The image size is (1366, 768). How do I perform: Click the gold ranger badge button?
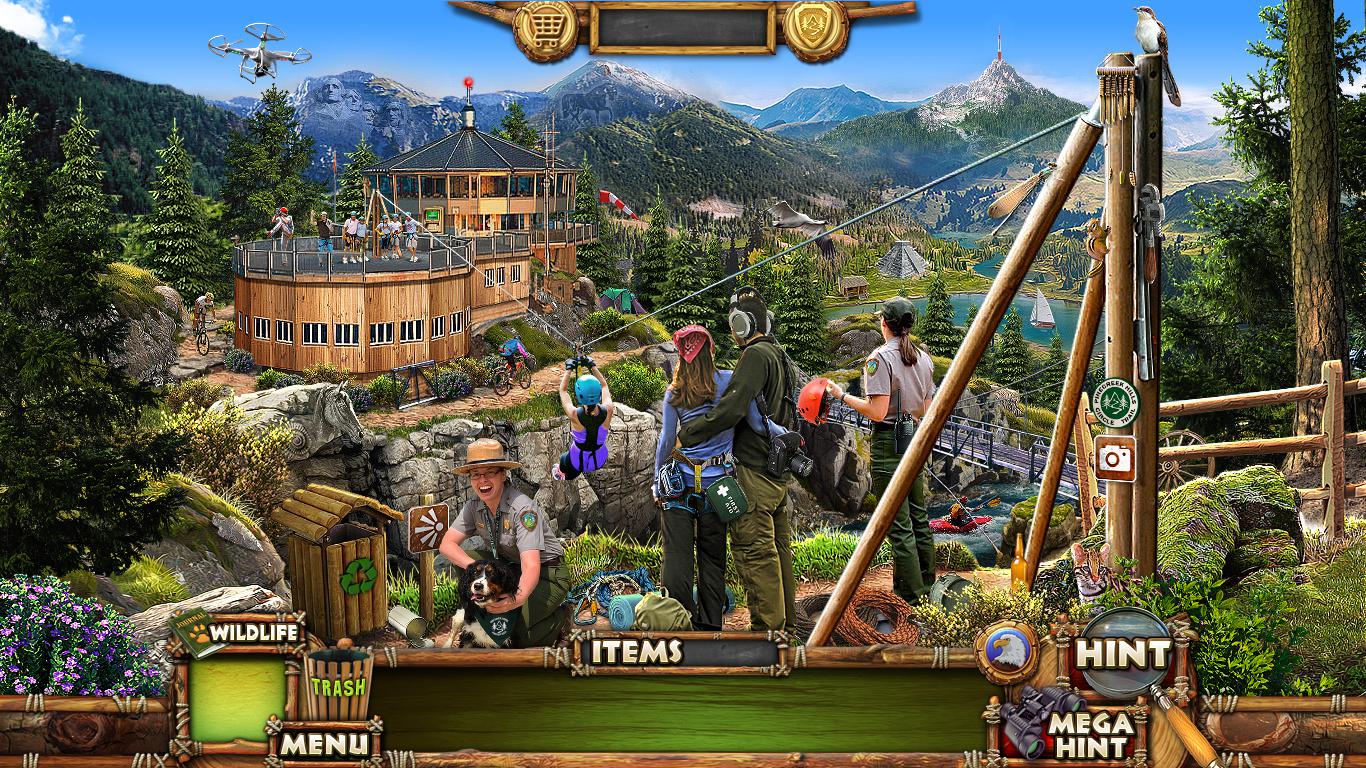point(815,29)
